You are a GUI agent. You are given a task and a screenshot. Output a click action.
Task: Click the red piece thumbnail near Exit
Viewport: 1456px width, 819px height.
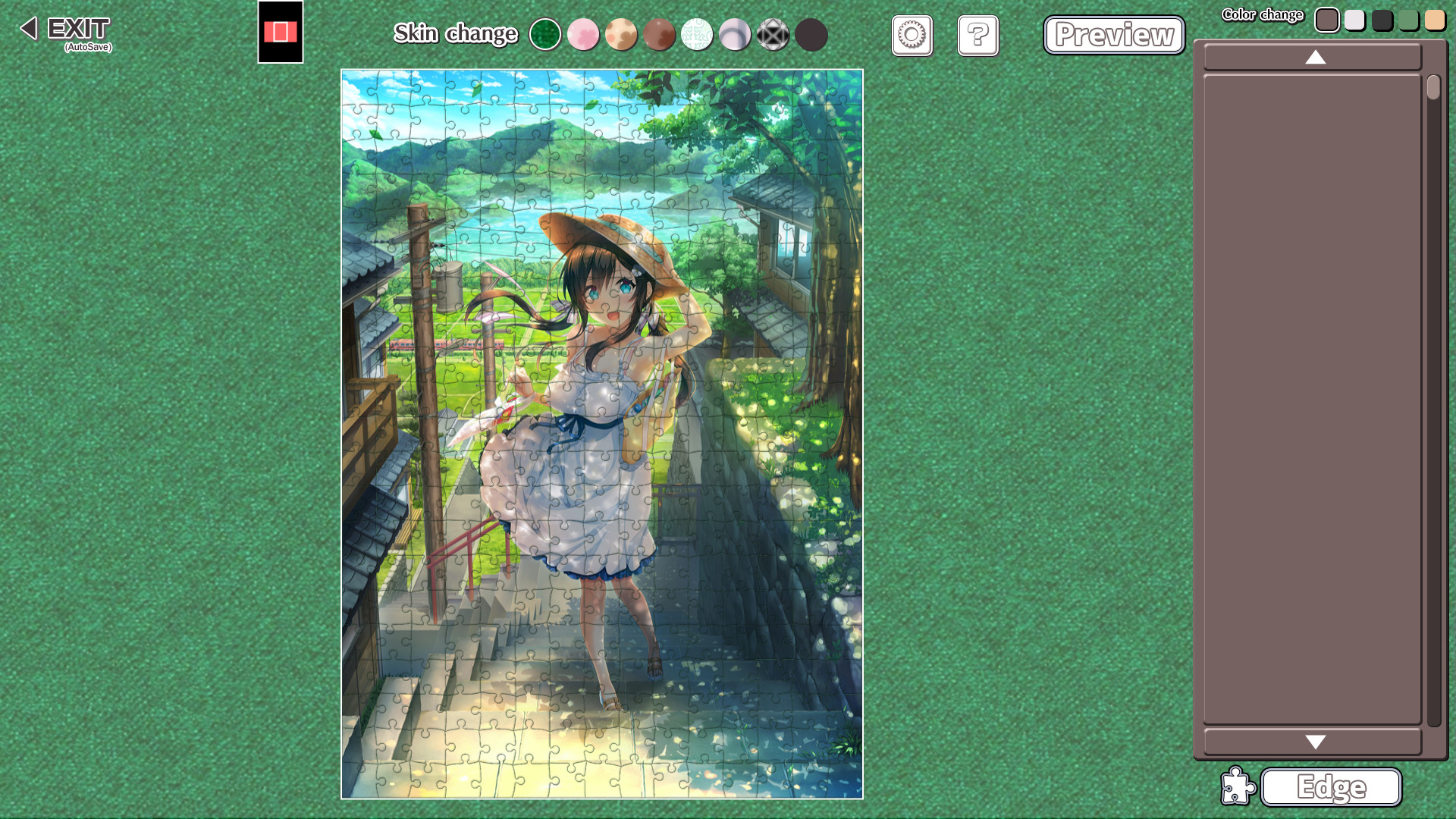pos(281,33)
